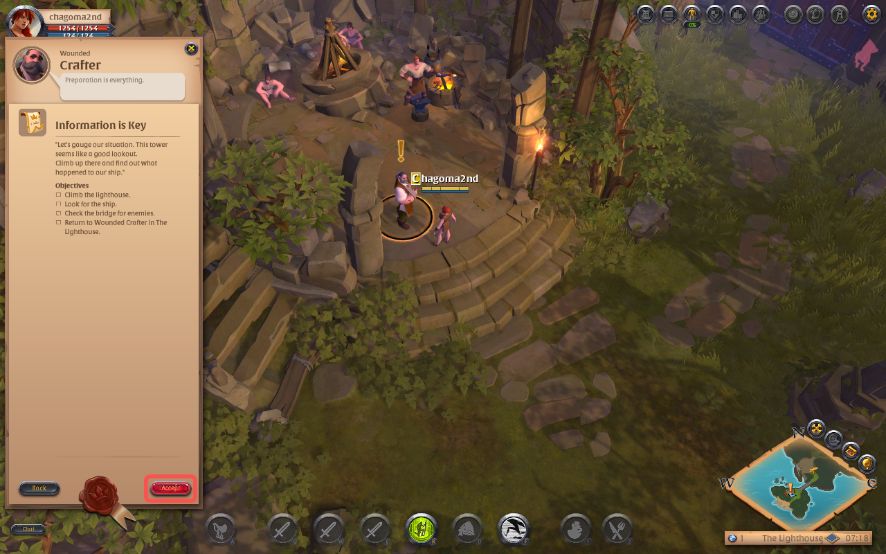886x554 pixels.
Task: Click the gold orb icon beside minimap
Action: [x=865, y=464]
